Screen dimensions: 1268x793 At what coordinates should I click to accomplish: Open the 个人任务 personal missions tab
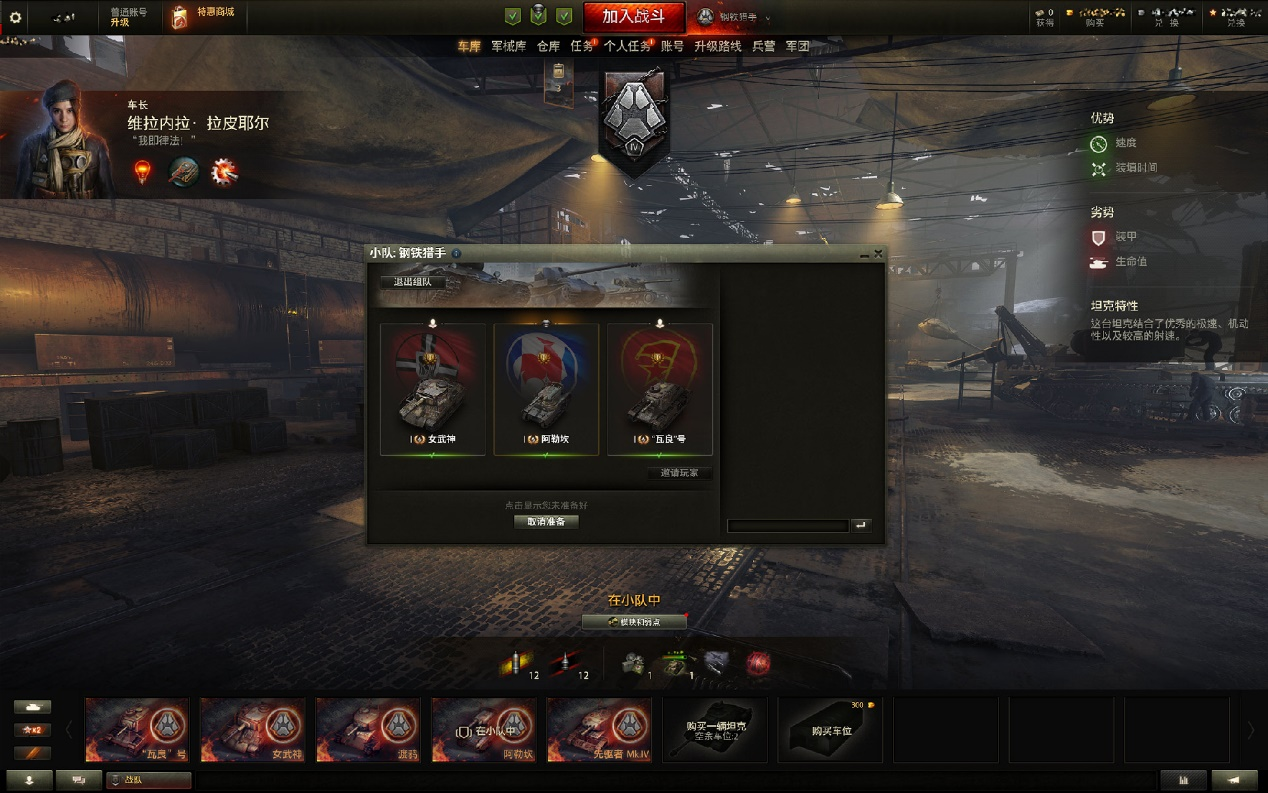coord(626,46)
